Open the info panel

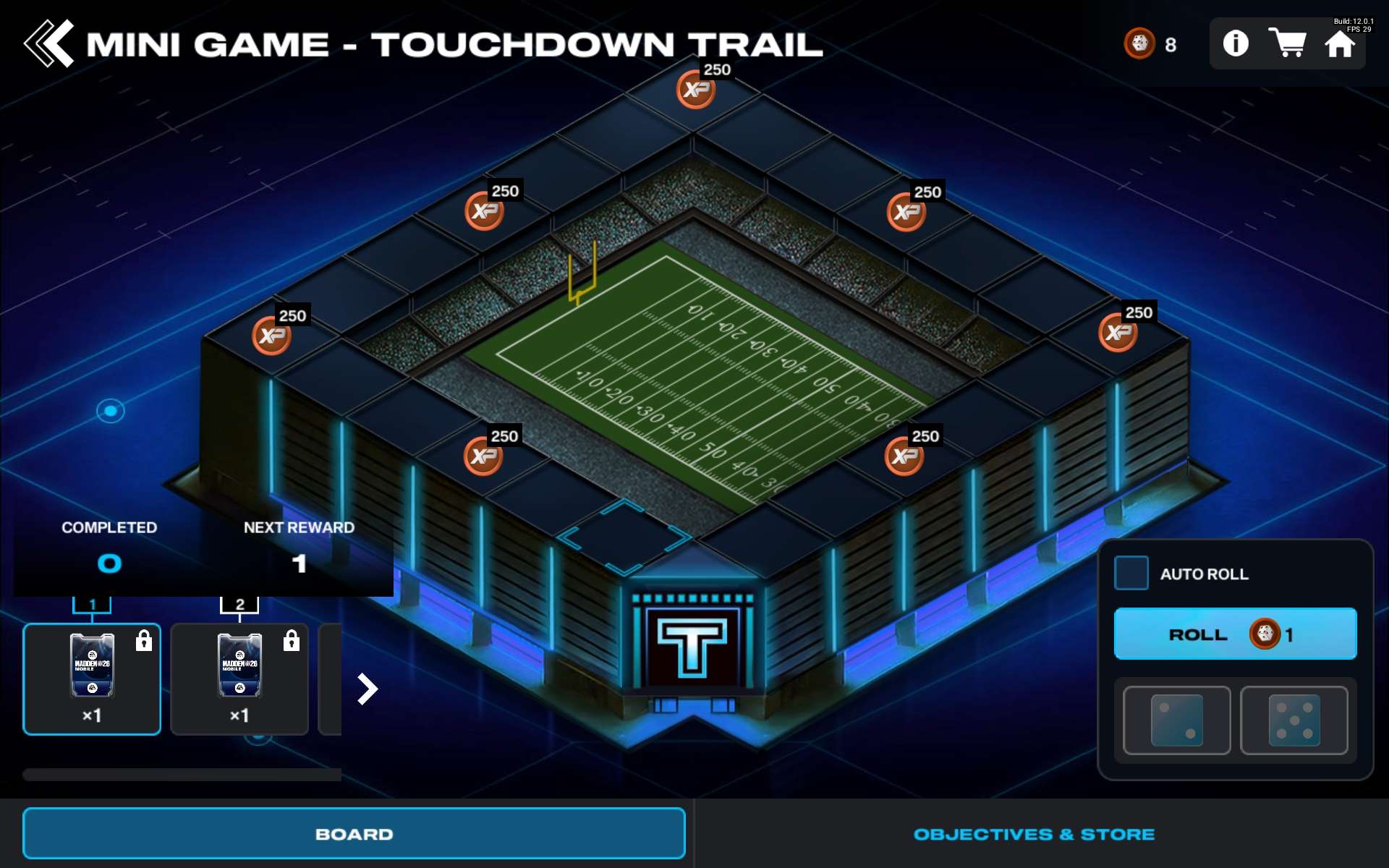click(x=1236, y=43)
